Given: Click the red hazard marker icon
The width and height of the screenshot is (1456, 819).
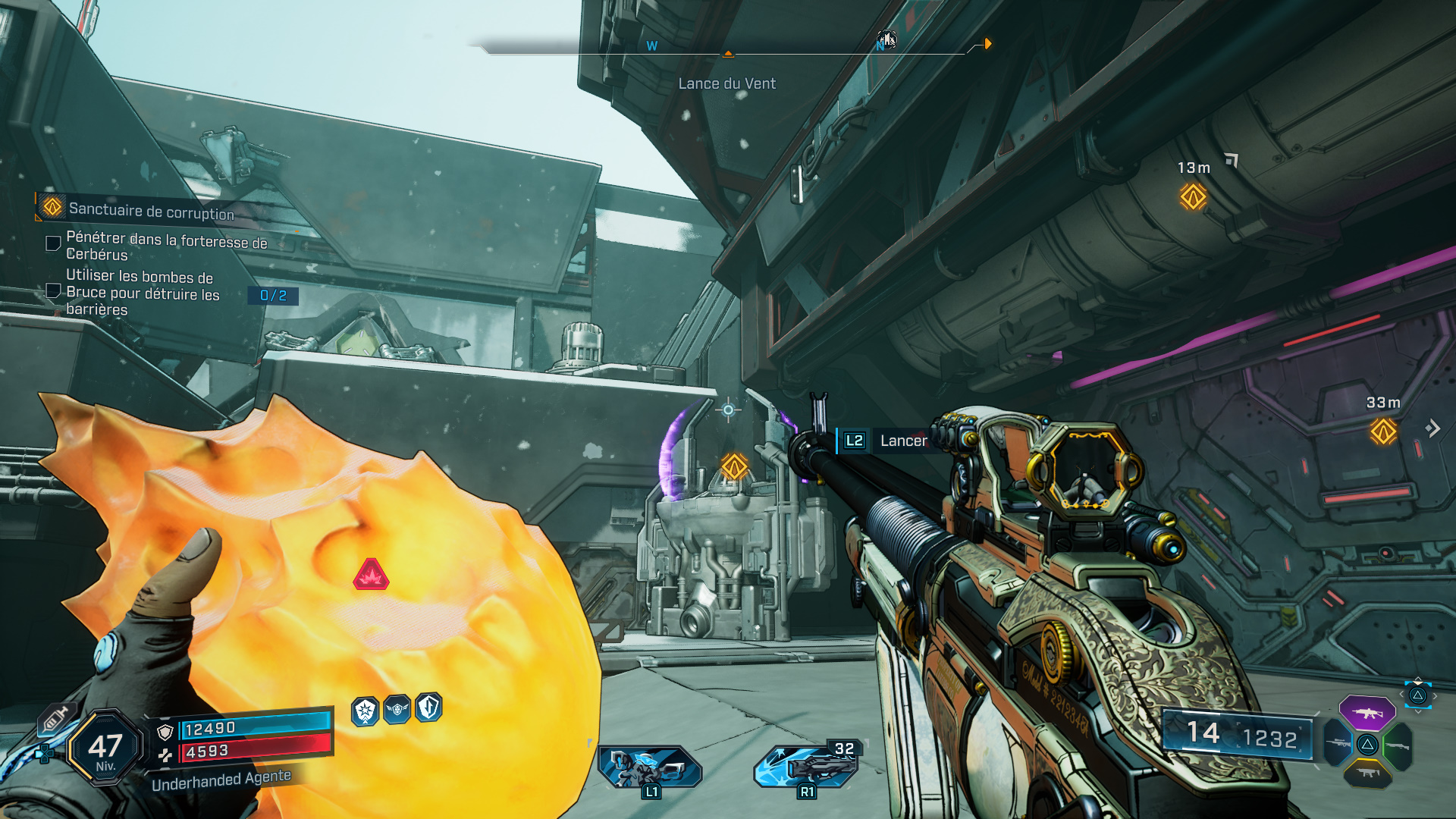Looking at the screenshot, I should (x=371, y=576).
